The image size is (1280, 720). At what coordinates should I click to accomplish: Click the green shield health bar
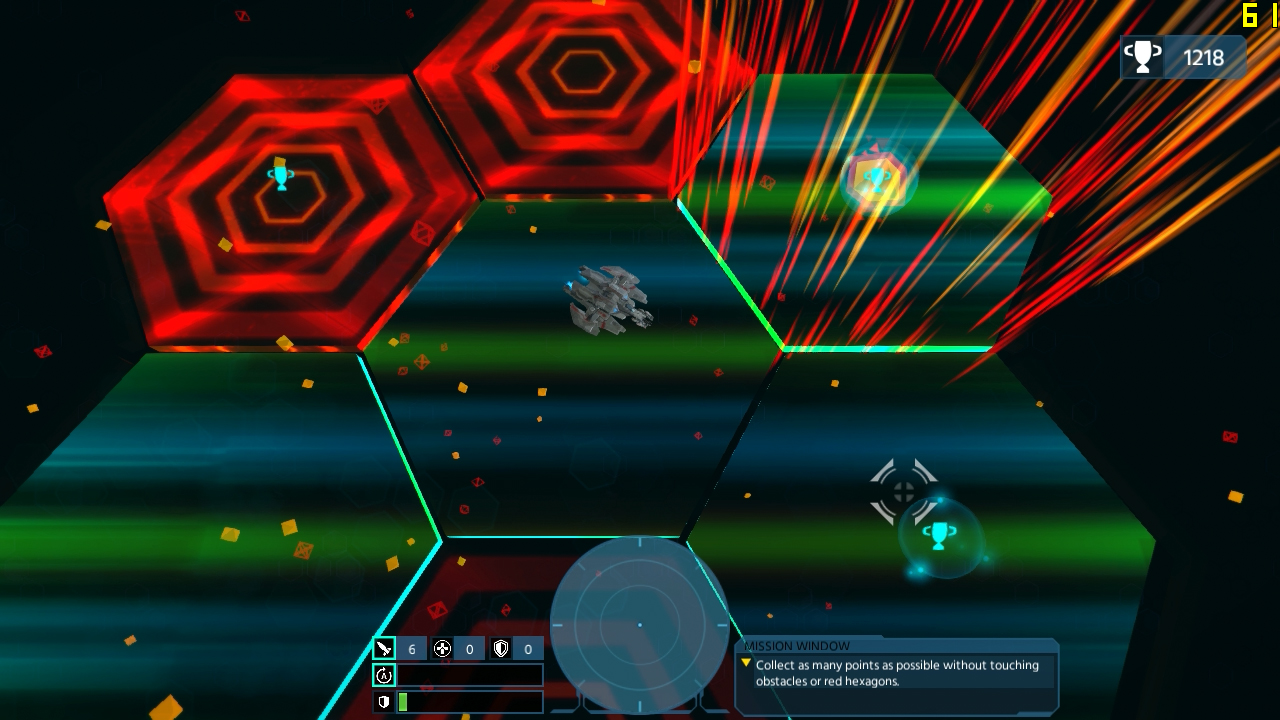point(403,701)
